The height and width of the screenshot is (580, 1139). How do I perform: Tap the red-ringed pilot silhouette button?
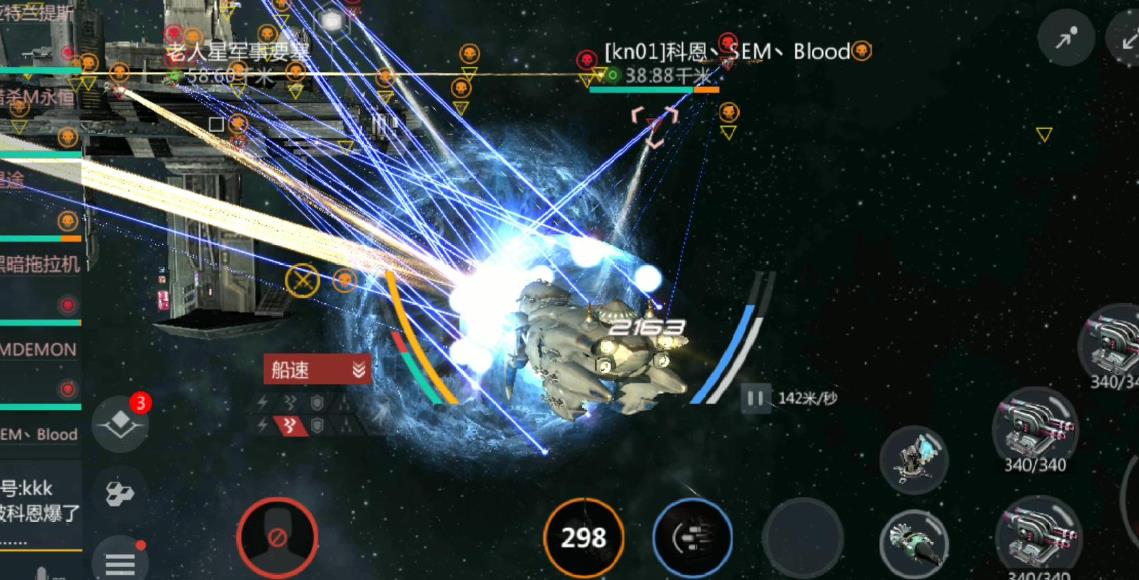(x=277, y=538)
